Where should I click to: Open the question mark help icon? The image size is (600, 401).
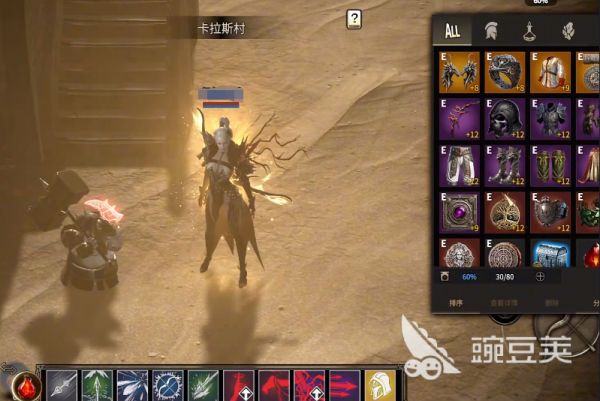pos(354,19)
